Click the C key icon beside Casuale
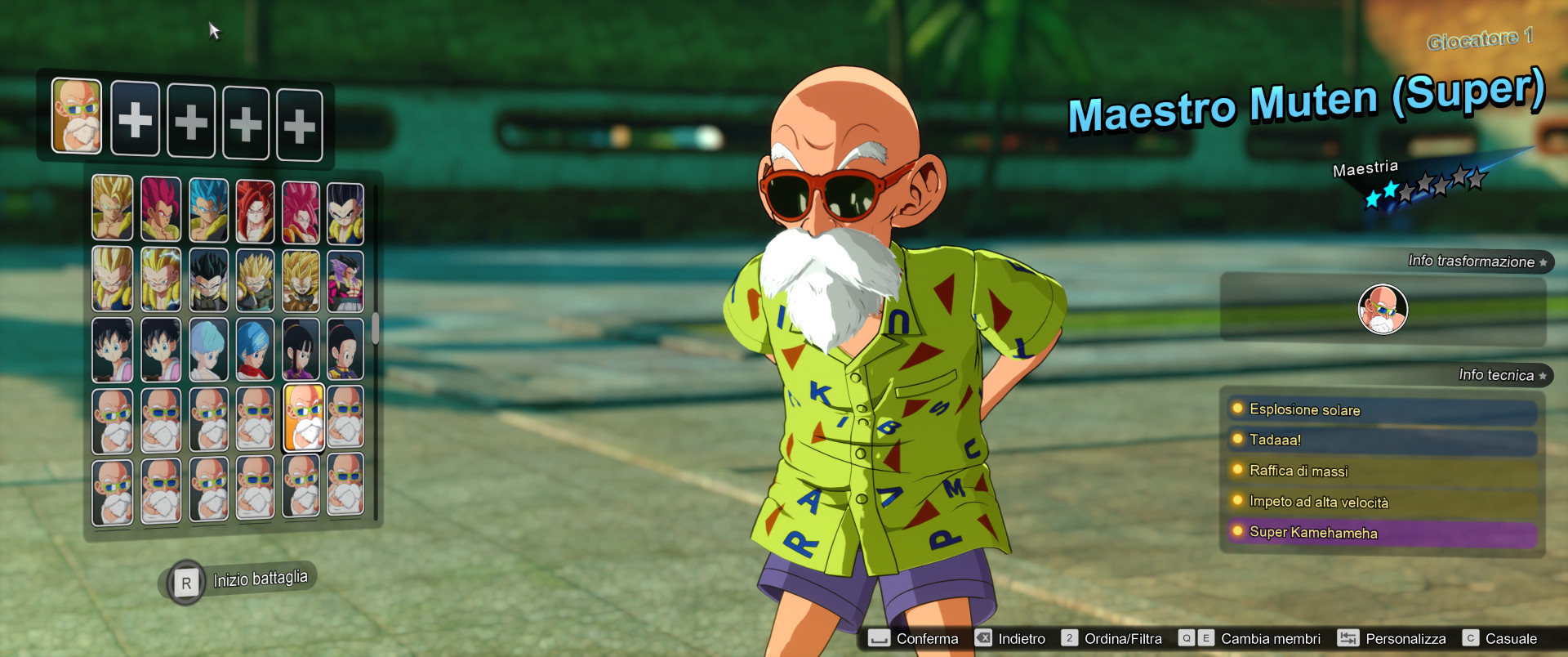Screen dimensions: 1568x657 pyautogui.click(x=1471, y=638)
